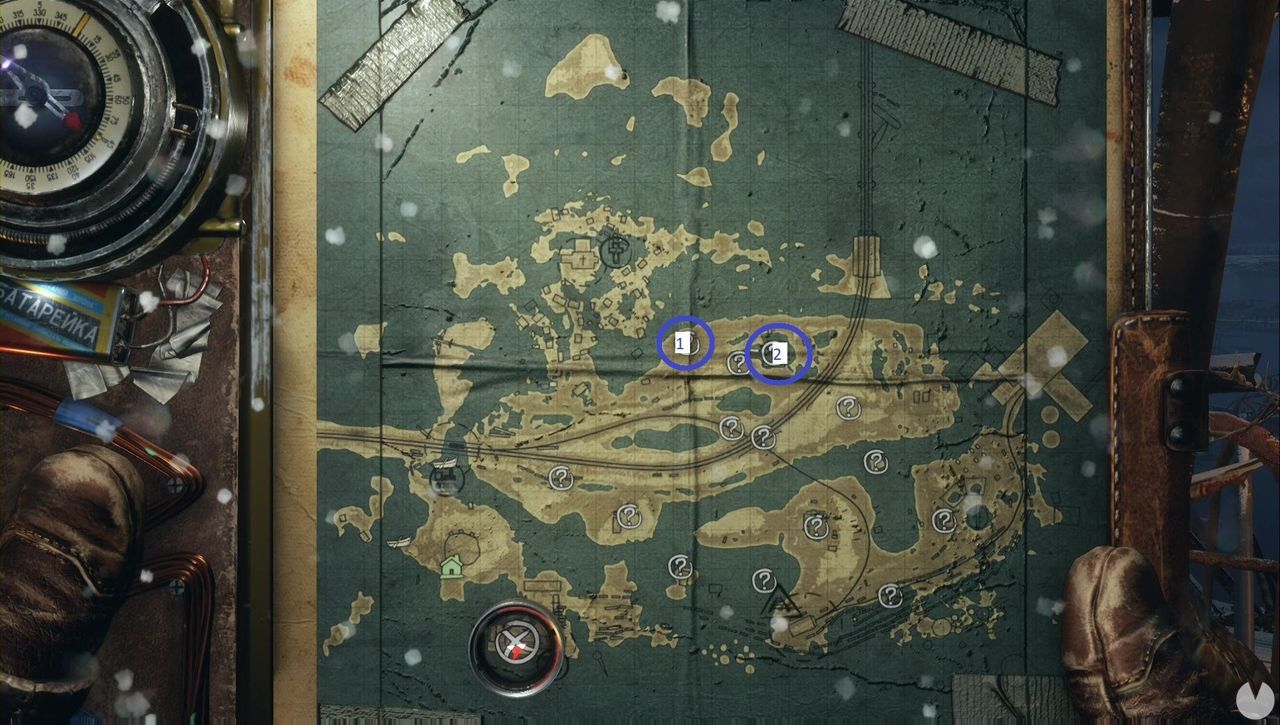Click the question mark marker east of the green house
1280x725 pixels.
pyautogui.click(x=627, y=517)
